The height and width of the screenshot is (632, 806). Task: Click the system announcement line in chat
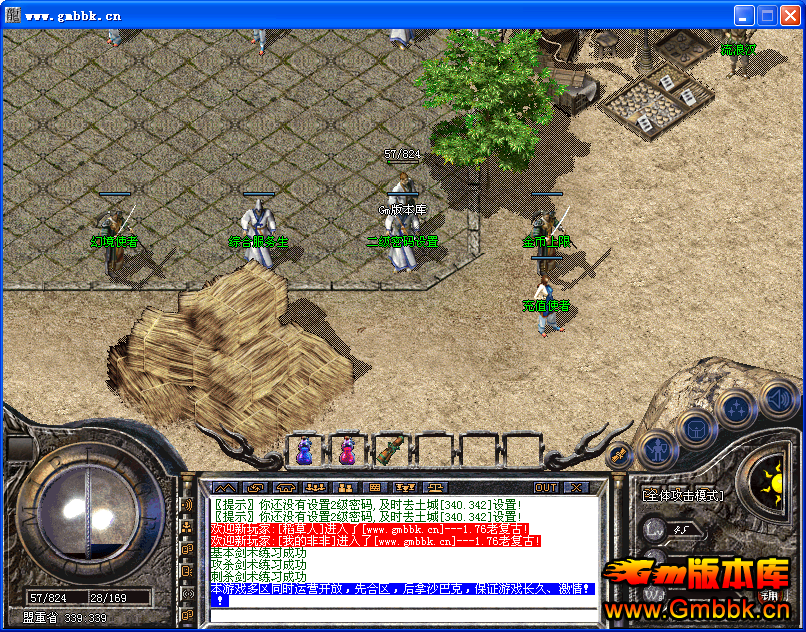pyautogui.click(x=400, y=589)
